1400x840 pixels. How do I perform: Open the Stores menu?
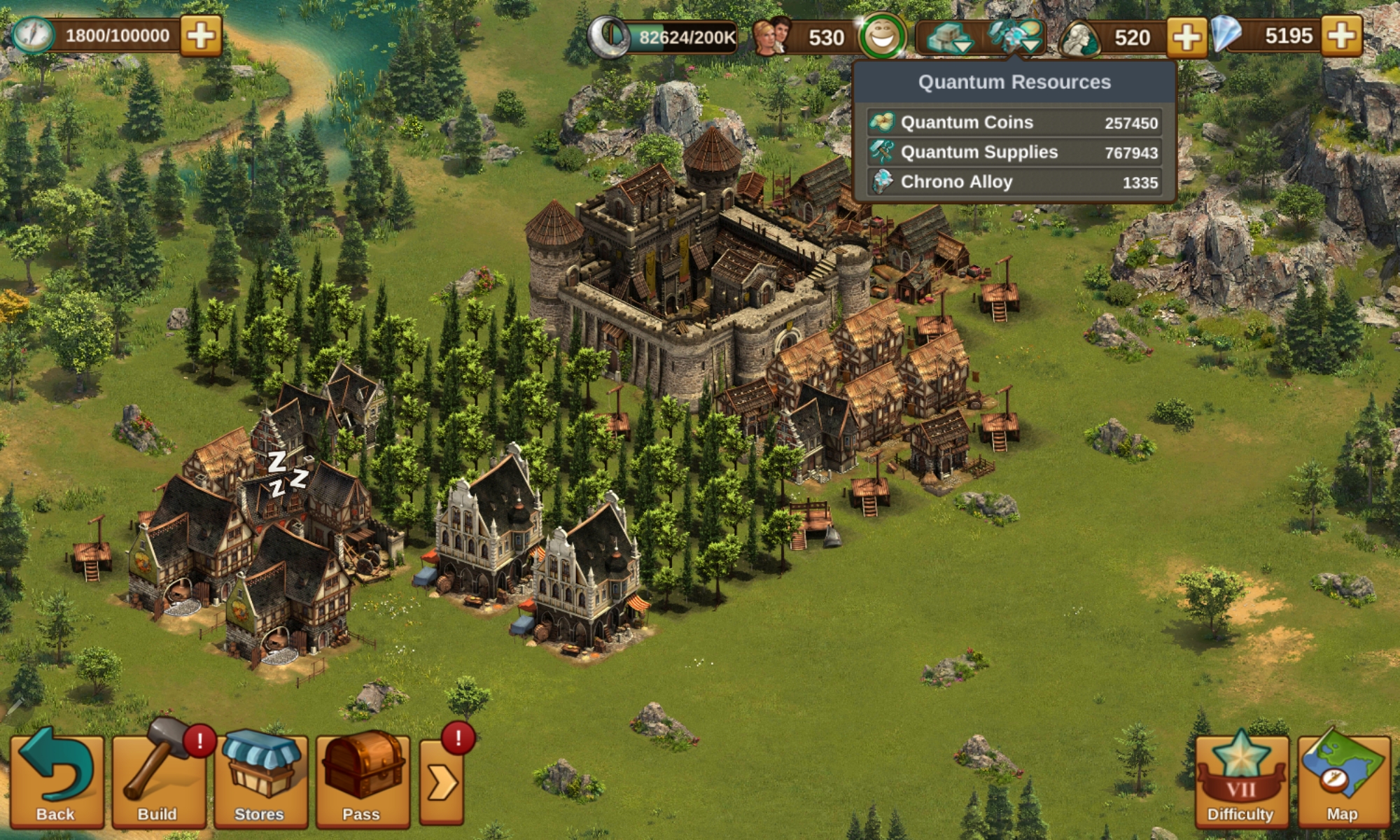tap(260, 779)
